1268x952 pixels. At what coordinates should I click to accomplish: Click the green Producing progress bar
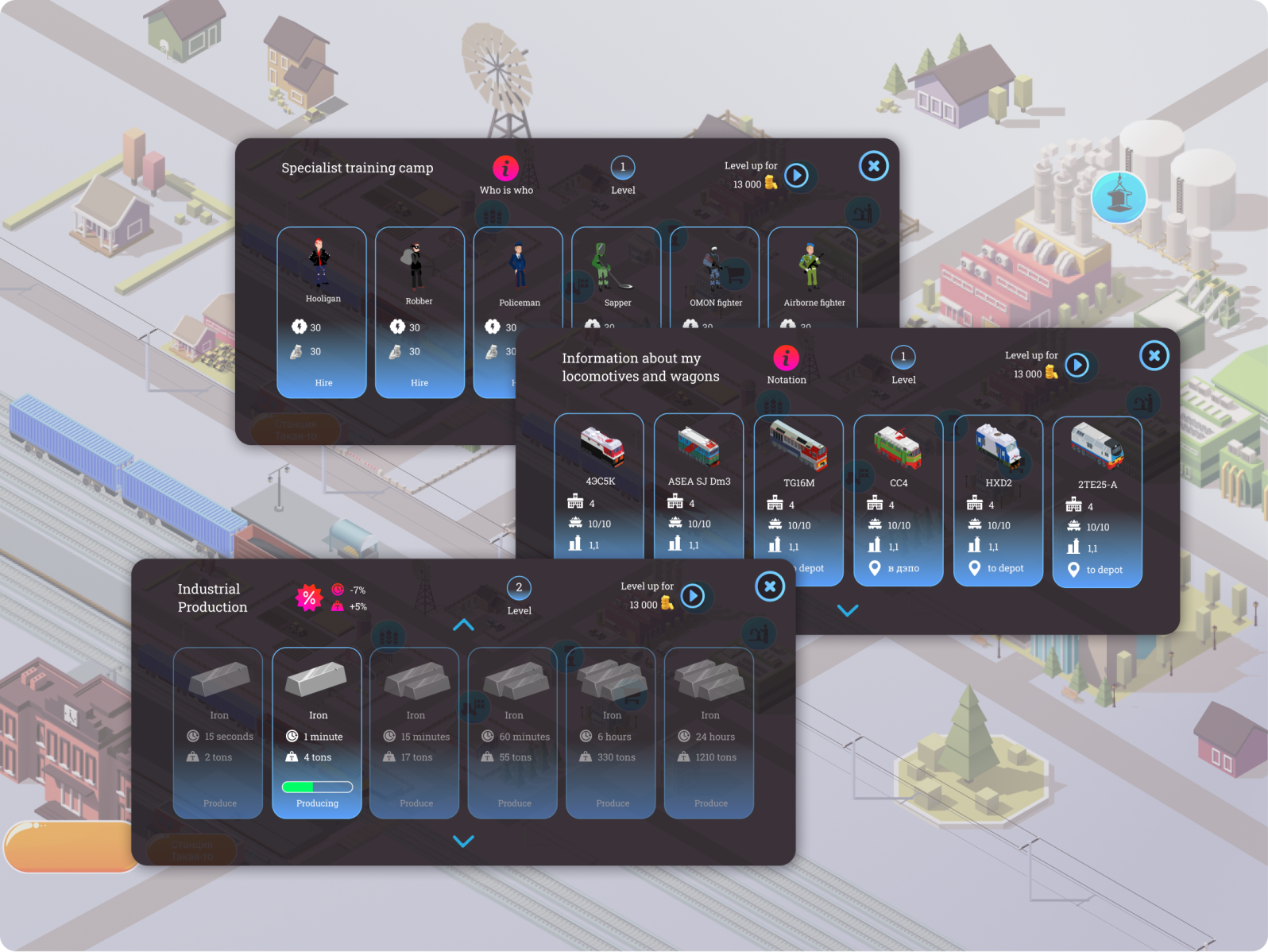point(317,786)
